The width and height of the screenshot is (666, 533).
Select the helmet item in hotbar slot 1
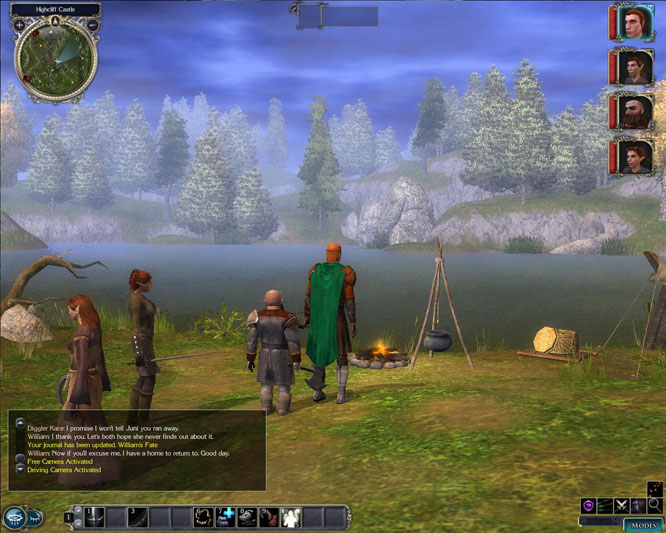pos(95,517)
